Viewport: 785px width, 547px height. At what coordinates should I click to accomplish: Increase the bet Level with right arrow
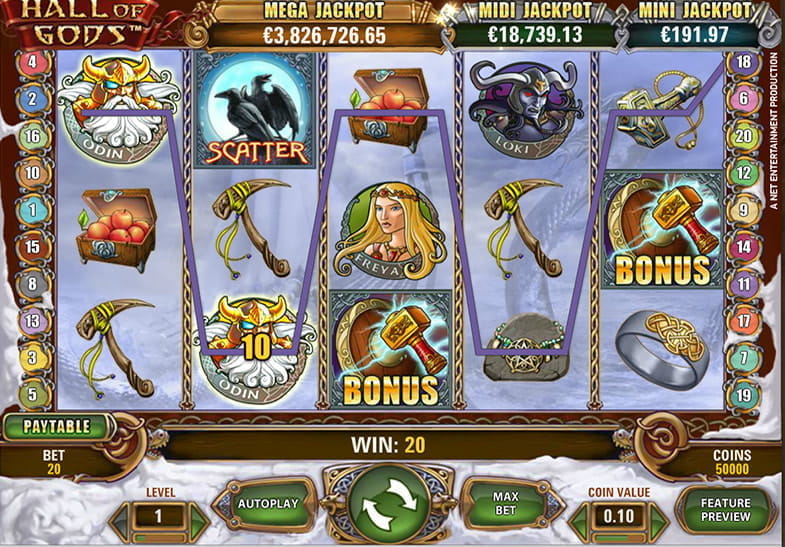coord(198,517)
